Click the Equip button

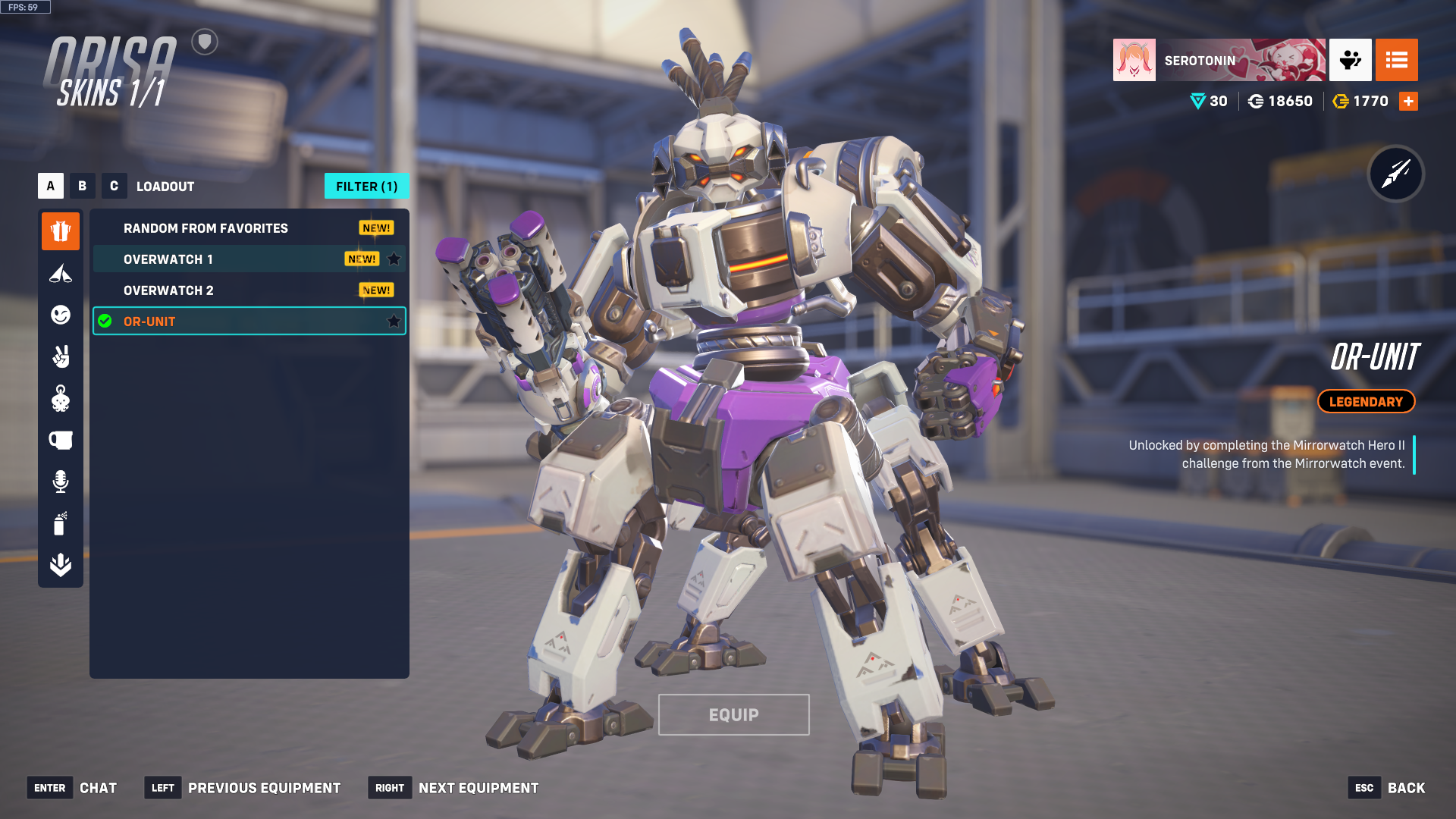point(733,714)
